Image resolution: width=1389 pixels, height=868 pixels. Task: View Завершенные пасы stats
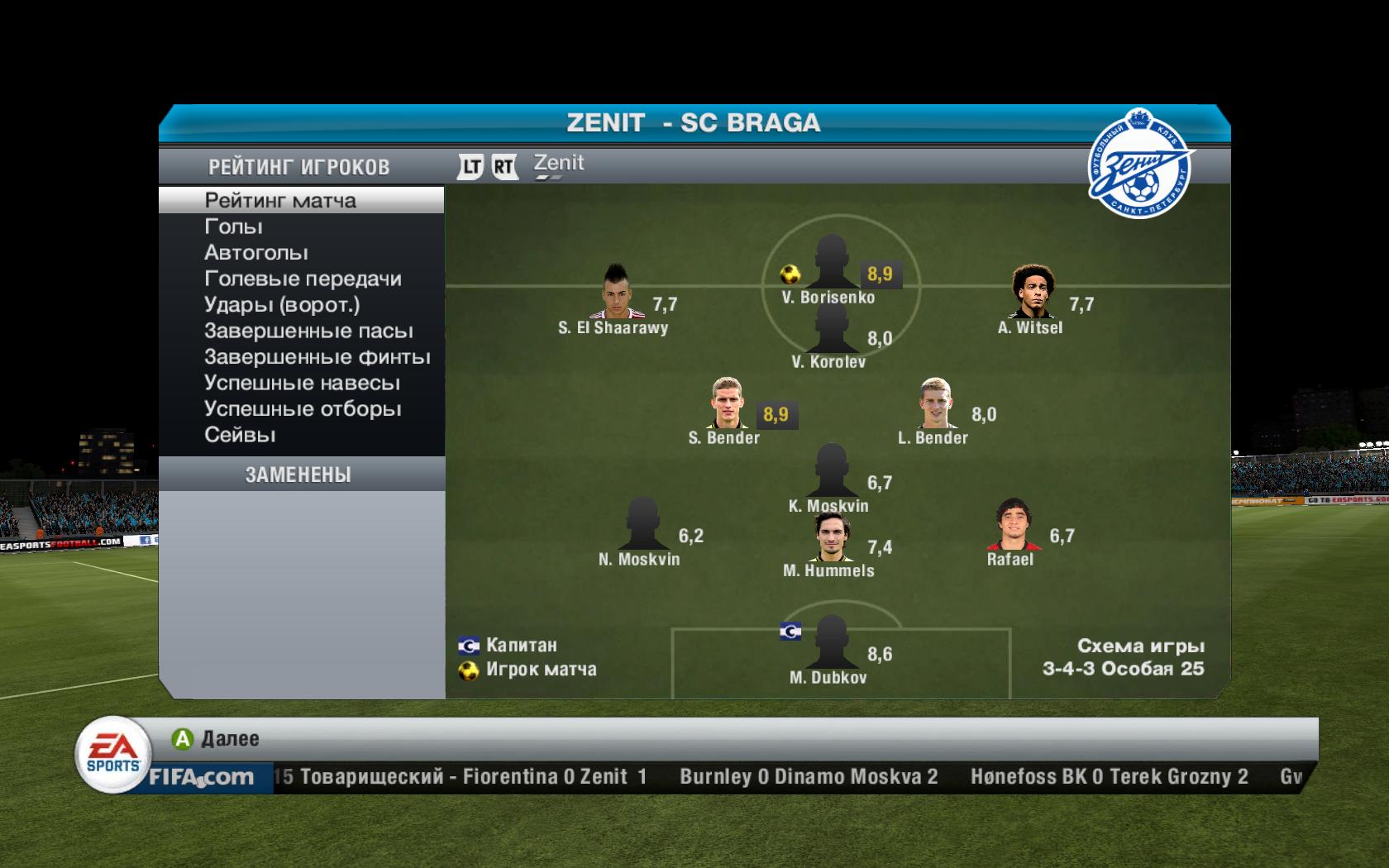coord(308,331)
